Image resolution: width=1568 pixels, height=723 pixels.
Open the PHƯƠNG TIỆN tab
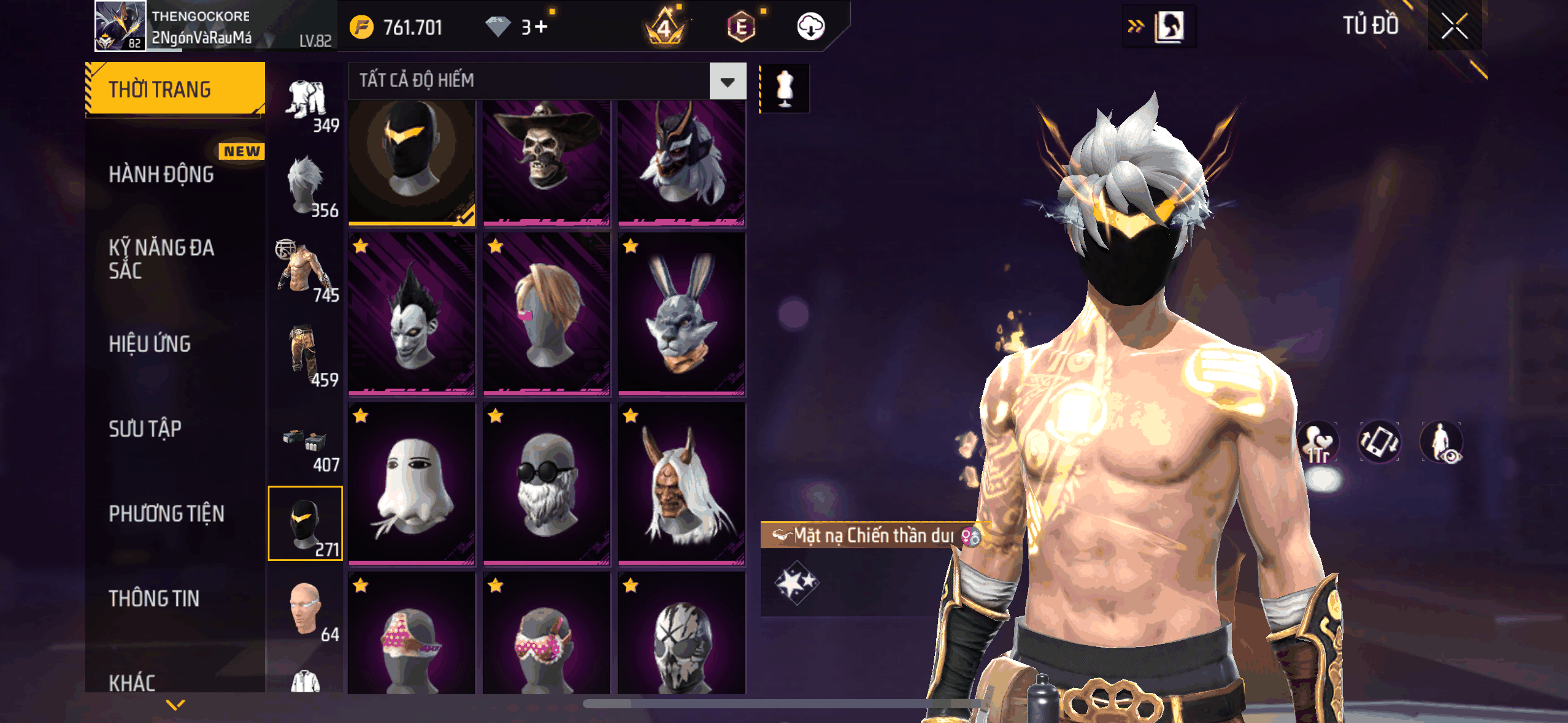[166, 514]
